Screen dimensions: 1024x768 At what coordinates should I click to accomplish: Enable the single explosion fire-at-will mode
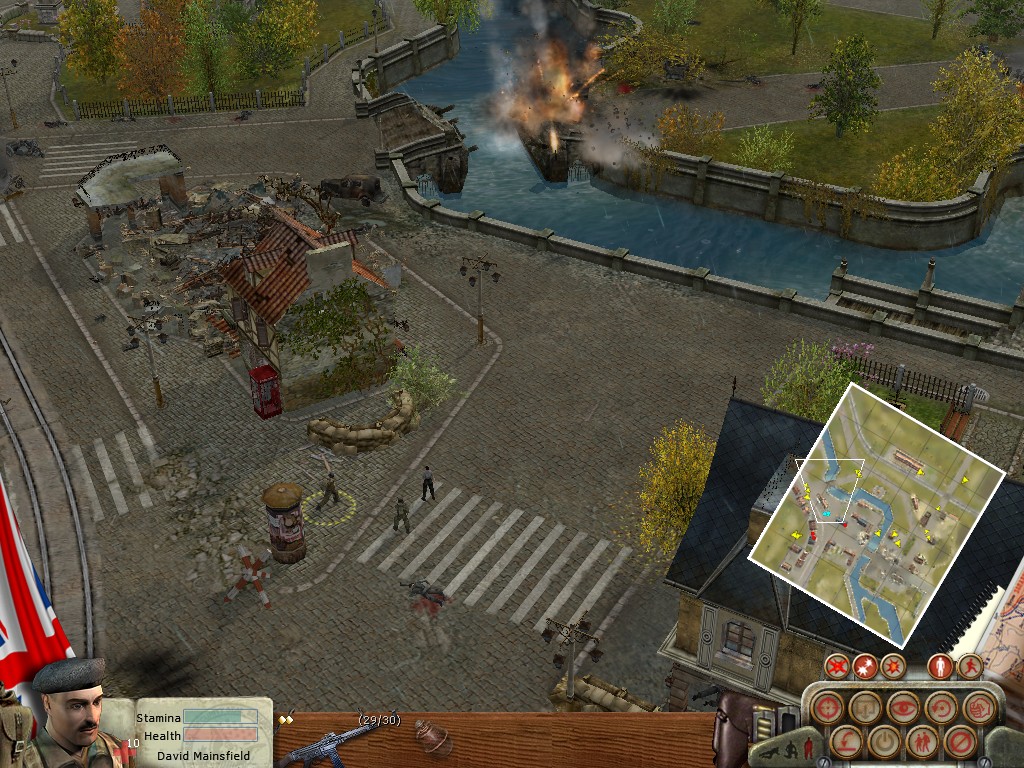pos(892,665)
